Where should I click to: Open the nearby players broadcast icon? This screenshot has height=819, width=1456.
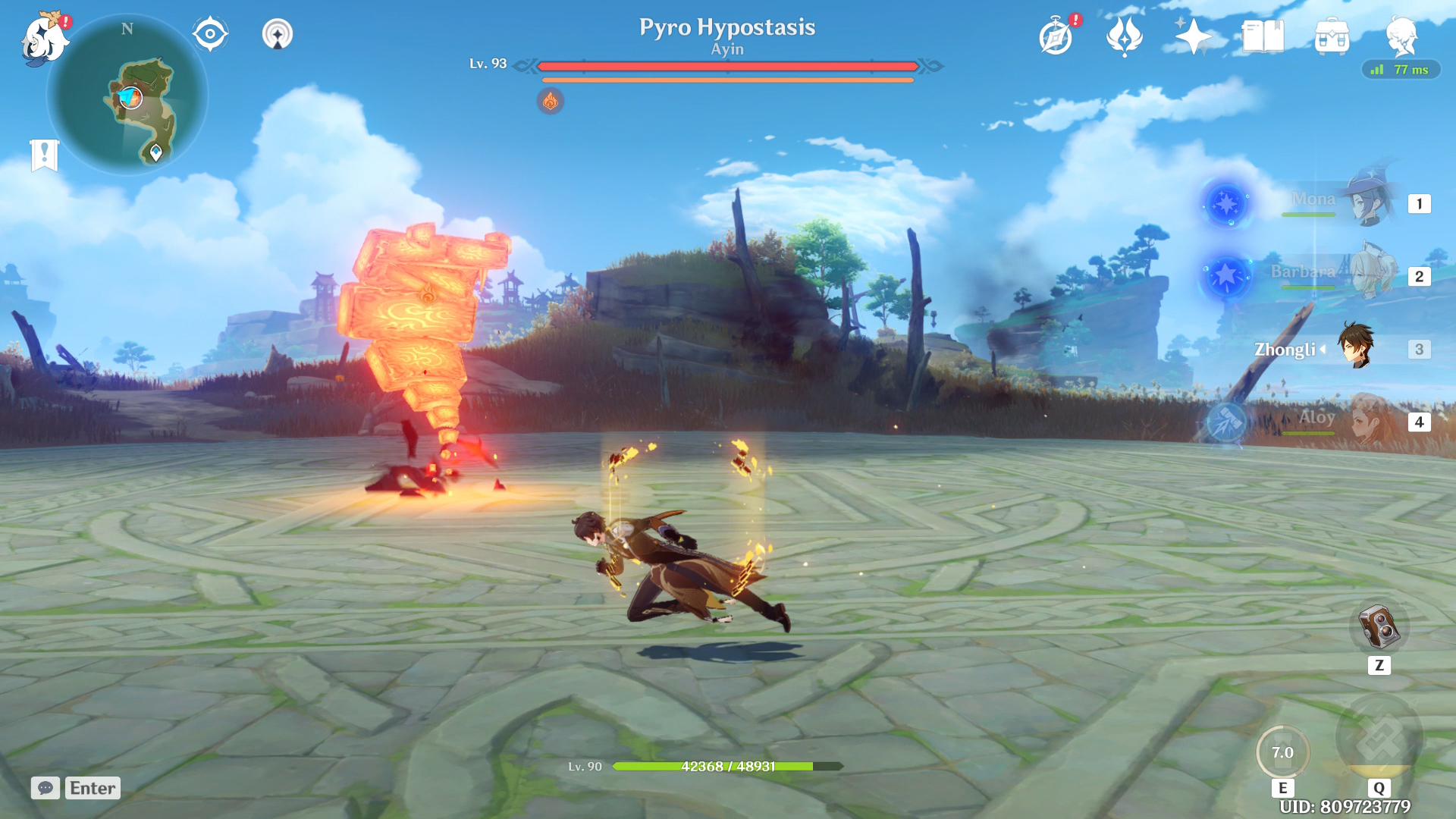278,33
